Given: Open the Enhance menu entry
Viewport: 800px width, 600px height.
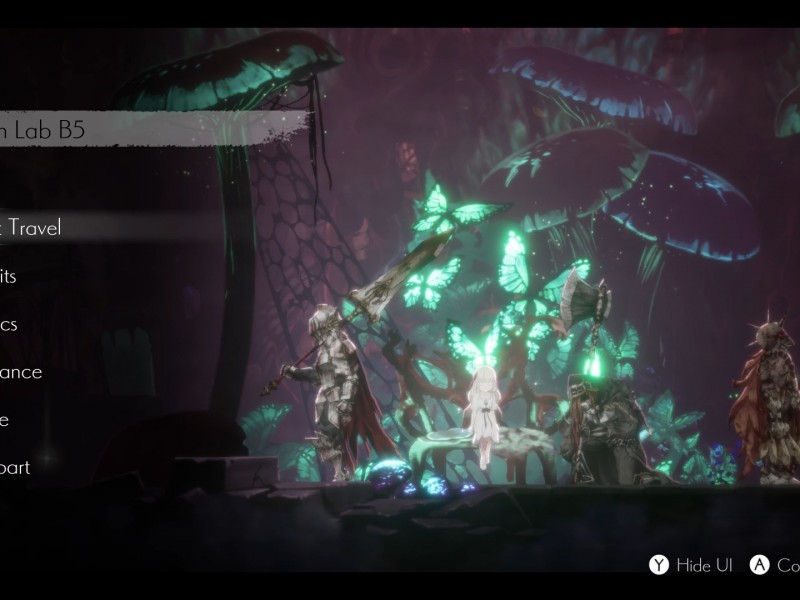Looking at the screenshot, I should pyautogui.click(x=22, y=372).
